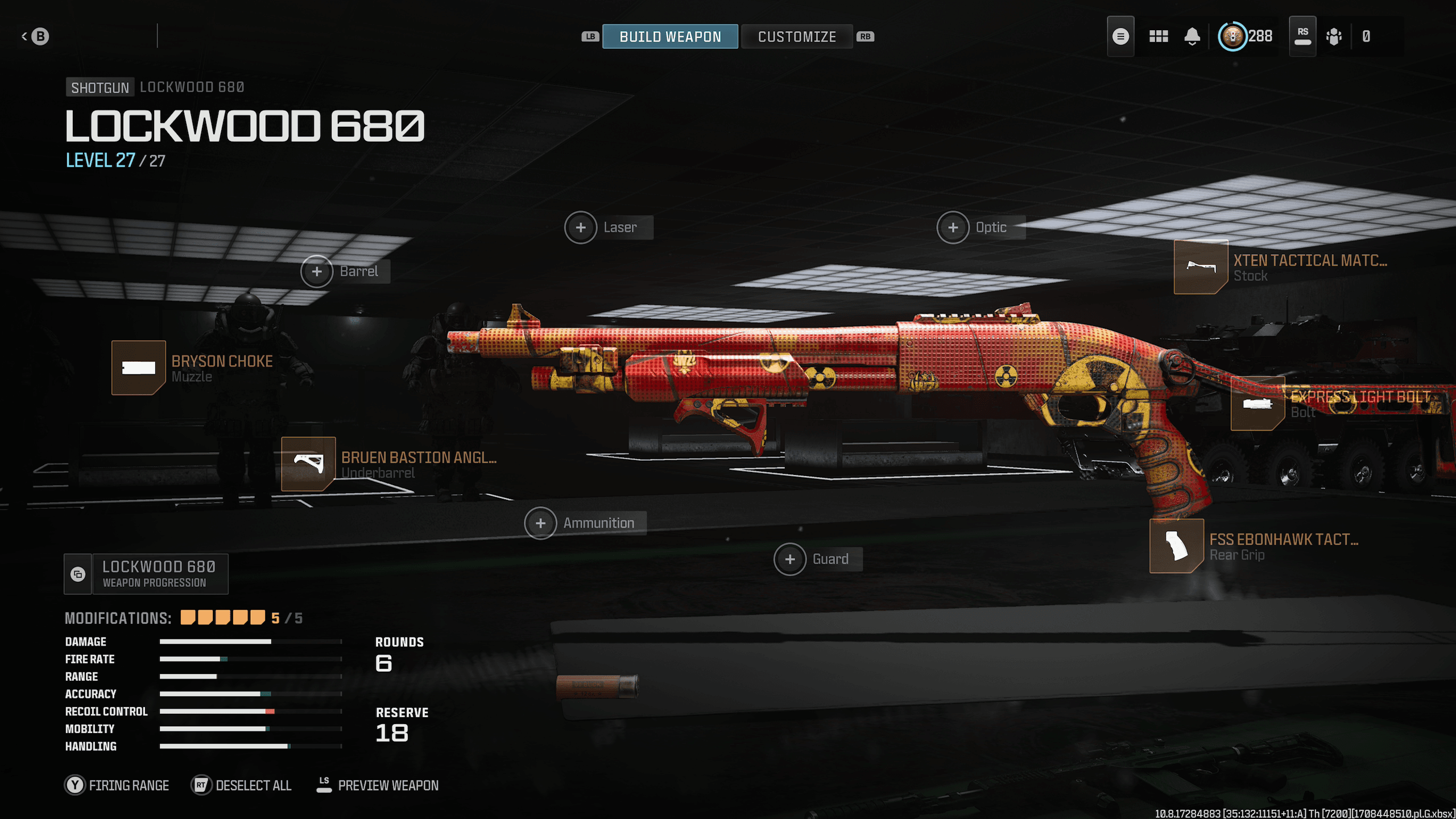Open the social party icon

(1334, 37)
